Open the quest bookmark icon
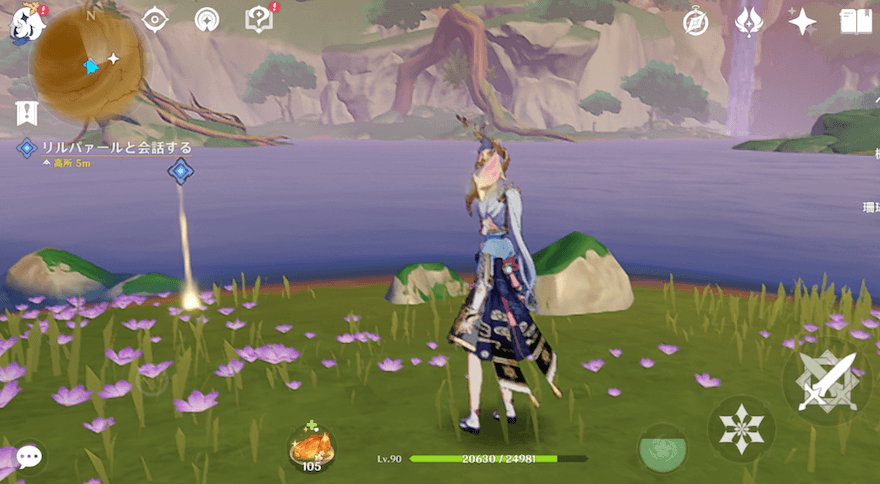The height and width of the screenshot is (484, 880). tap(27, 113)
